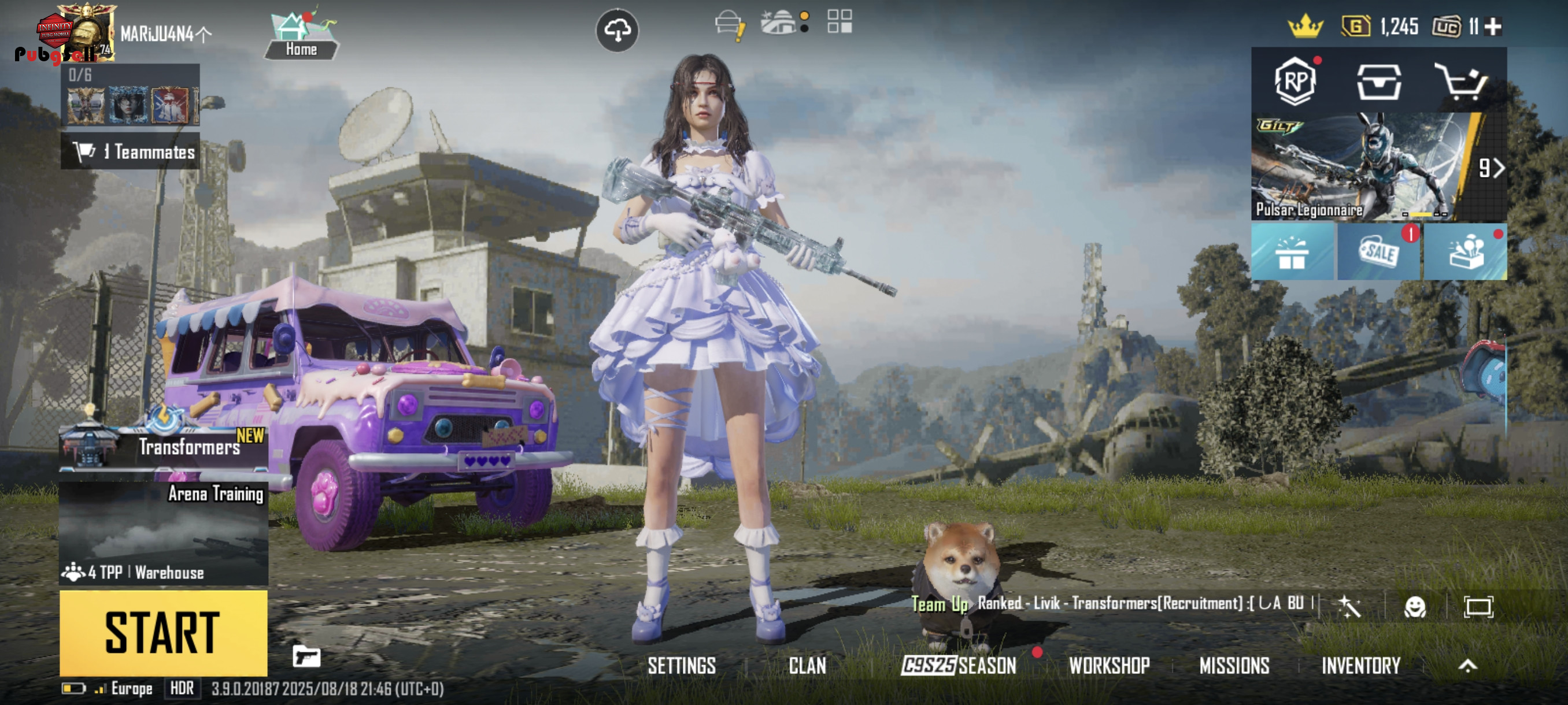Go to the Home screen
The width and height of the screenshot is (1568, 705).
pos(301,36)
